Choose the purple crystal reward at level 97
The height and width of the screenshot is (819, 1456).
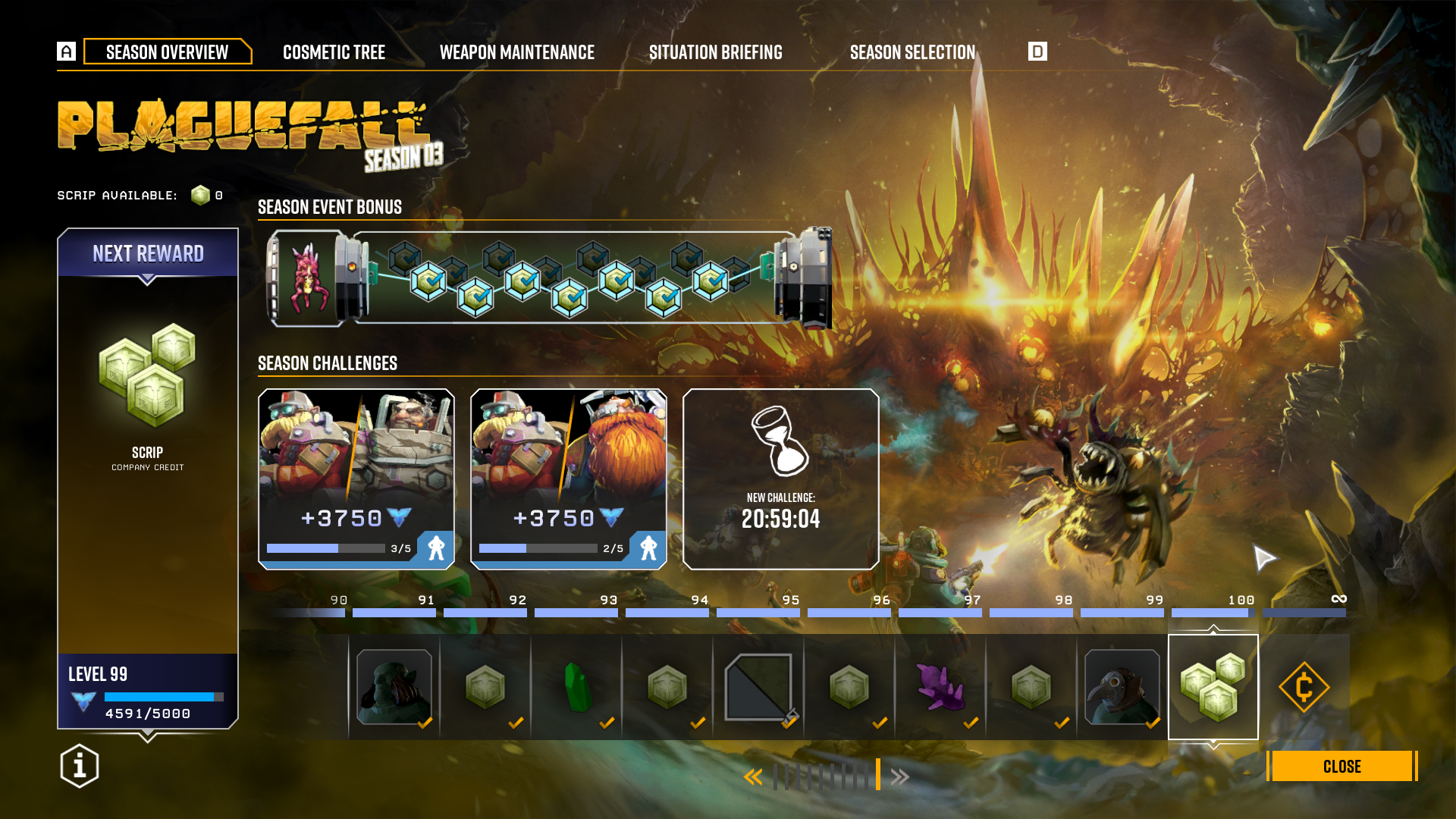coord(940,687)
